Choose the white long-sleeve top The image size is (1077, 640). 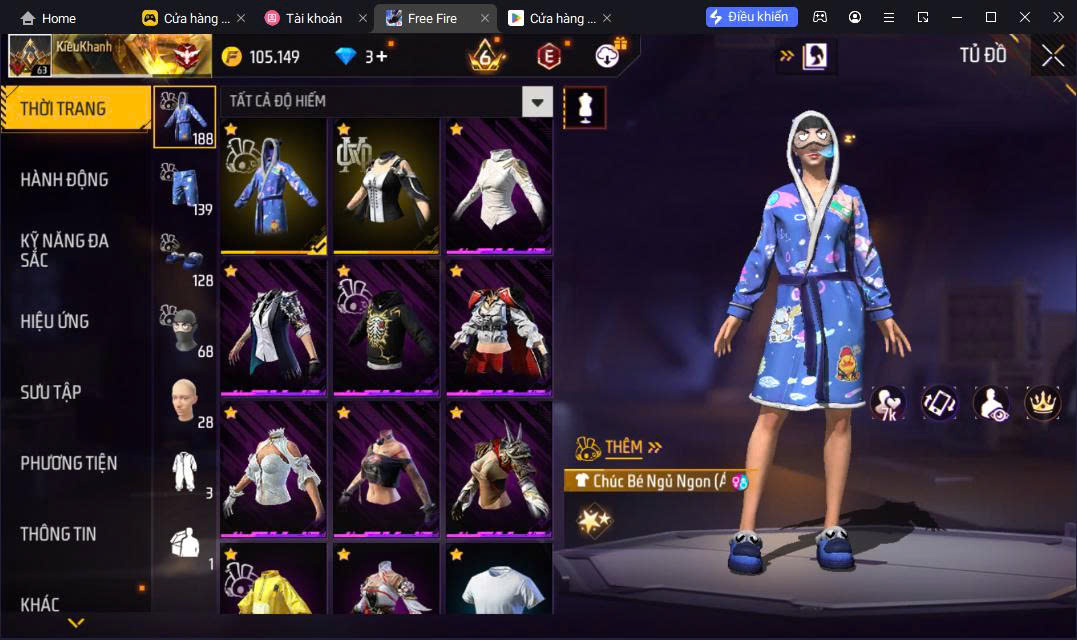pyautogui.click(x=498, y=187)
